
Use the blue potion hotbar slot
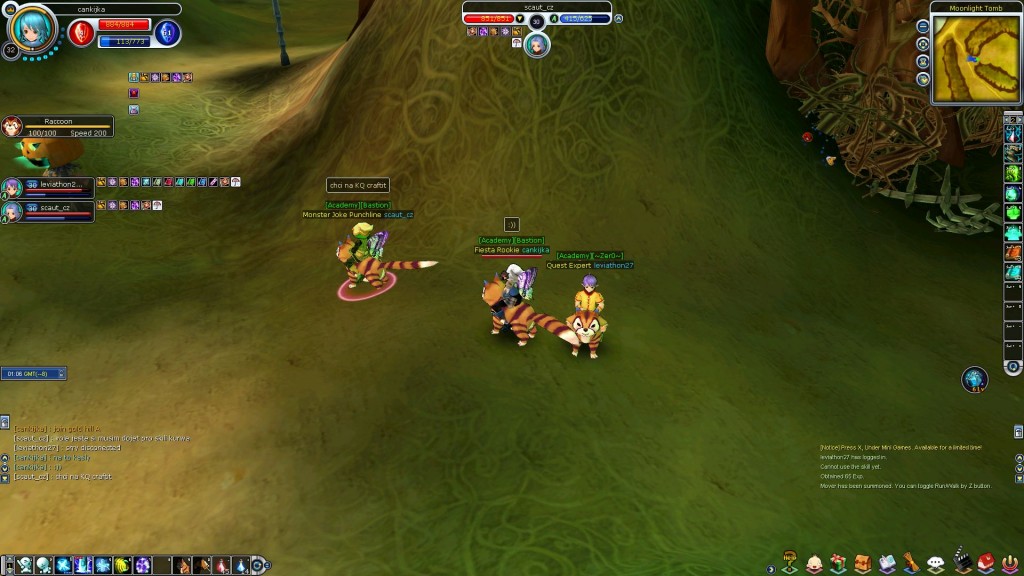click(x=241, y=566)
